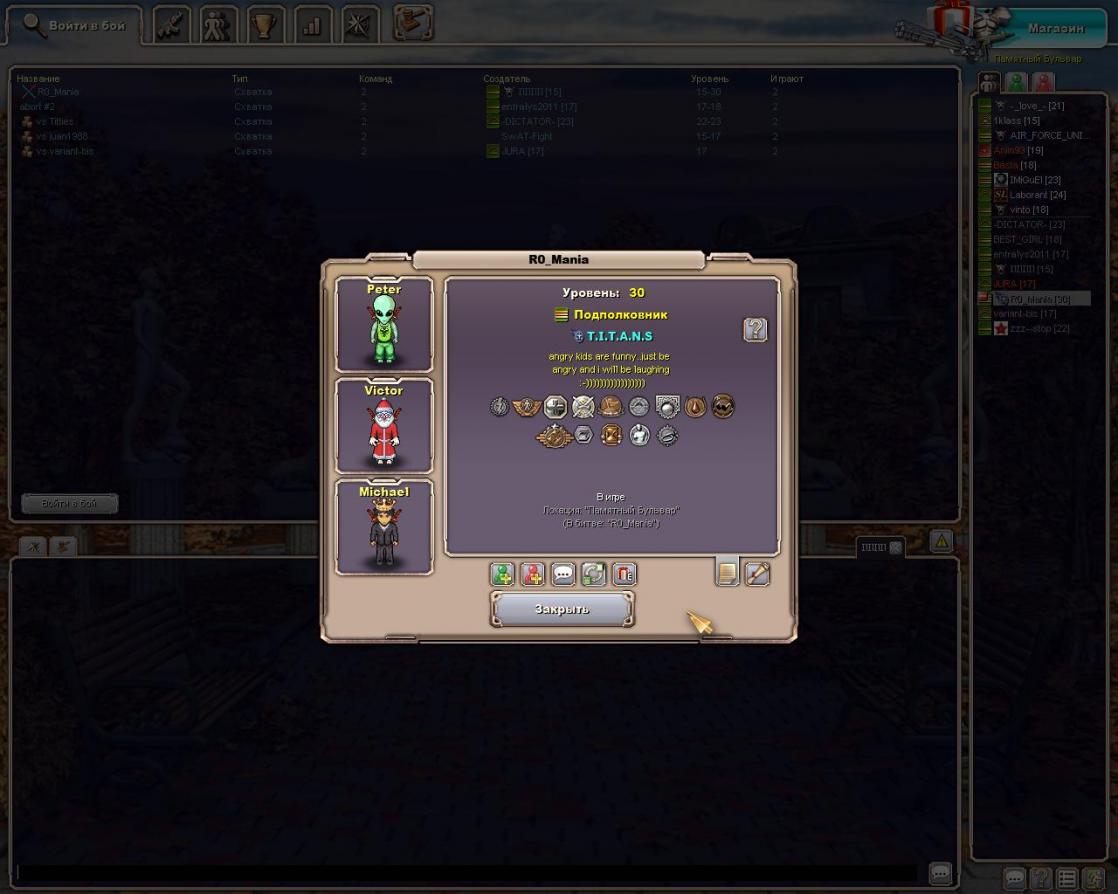Select the Victor Santa character portrait
This screenshot has width=1118, height=894.
pos(384,426)
